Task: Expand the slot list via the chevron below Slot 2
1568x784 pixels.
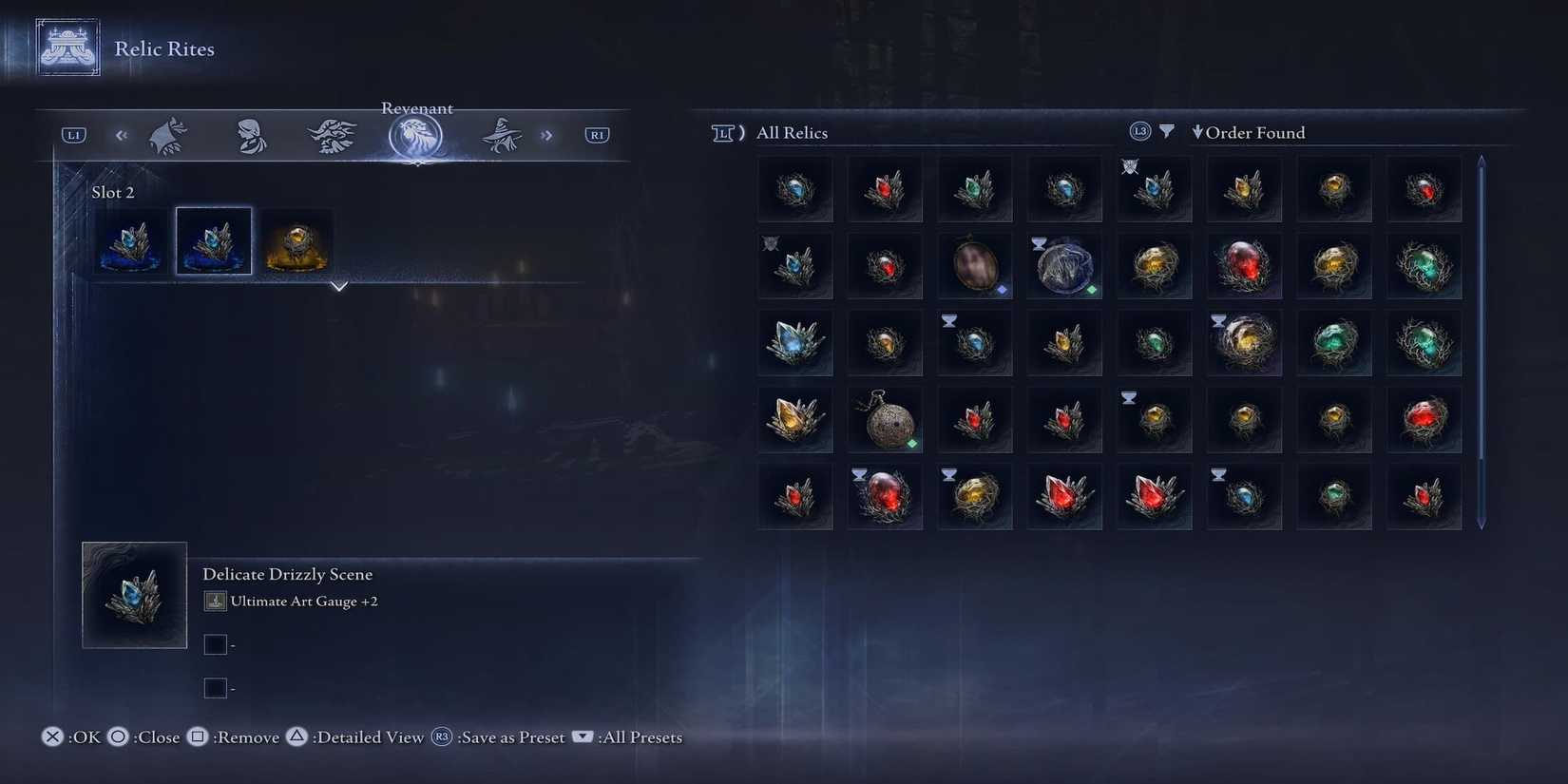Action: 339,286
